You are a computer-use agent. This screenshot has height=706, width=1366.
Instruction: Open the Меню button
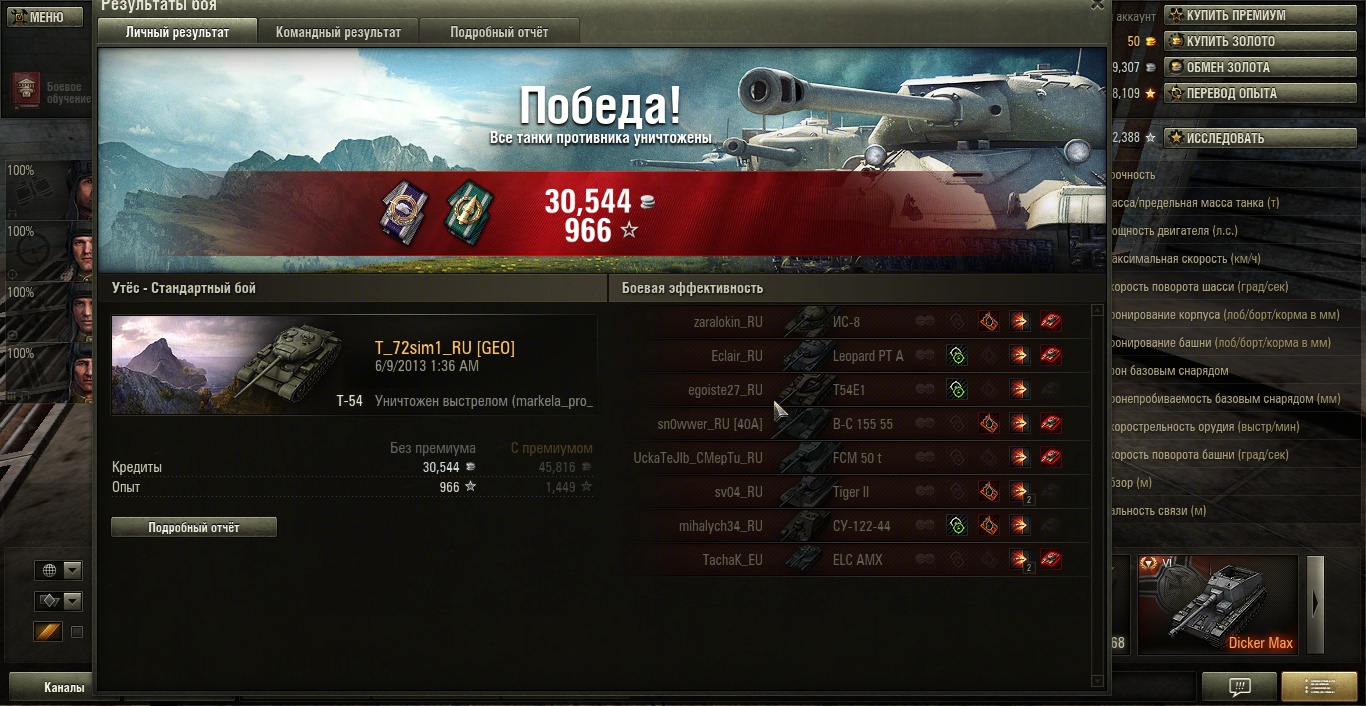(46, 17)
